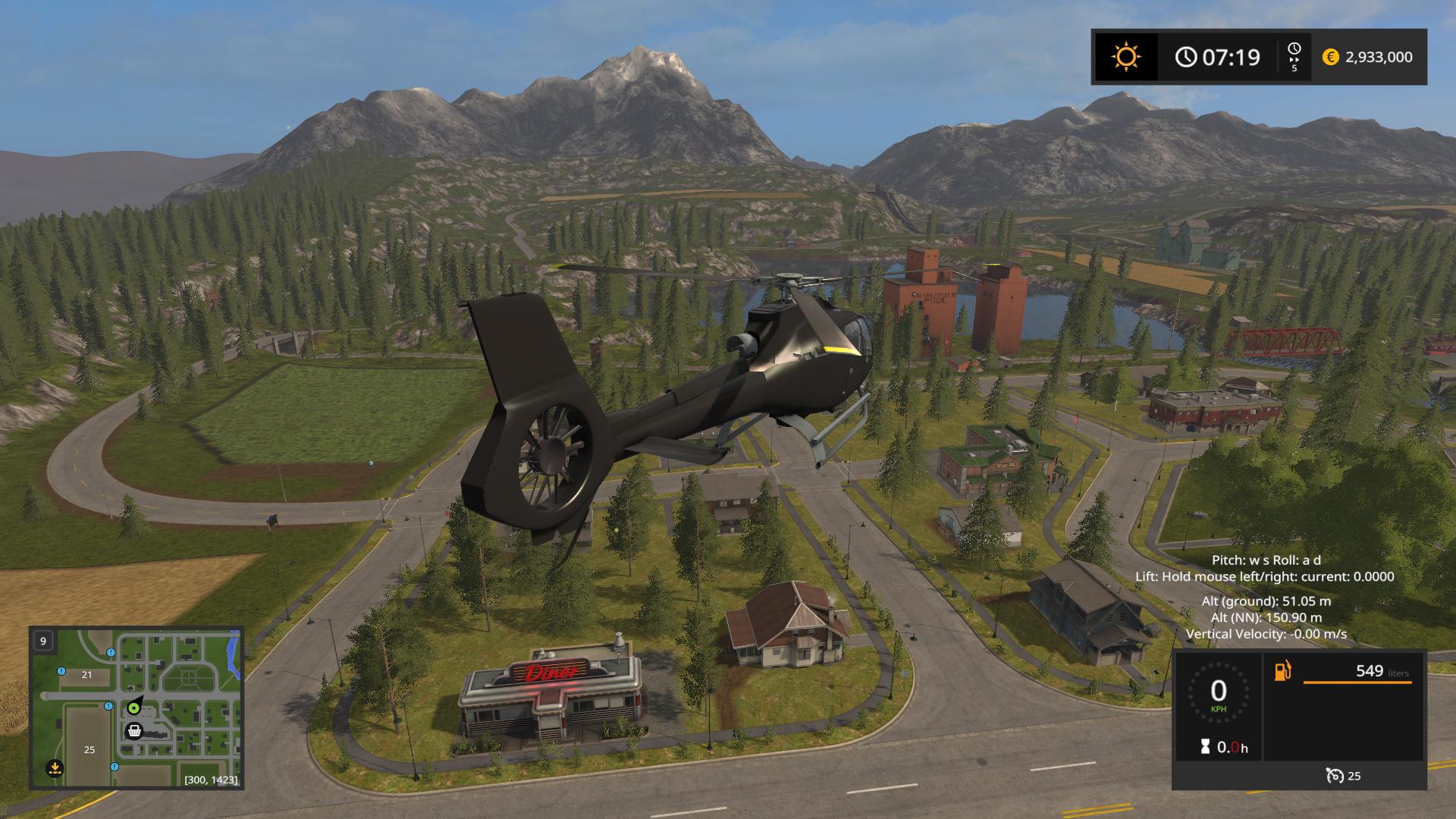Click the euro coin money icon
The width and height of the screenshot is (1456, 819).
[x=1330, y=57]
